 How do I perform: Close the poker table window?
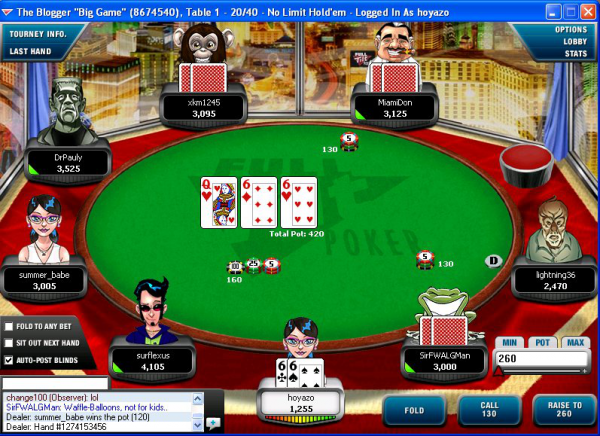point(587,10)
